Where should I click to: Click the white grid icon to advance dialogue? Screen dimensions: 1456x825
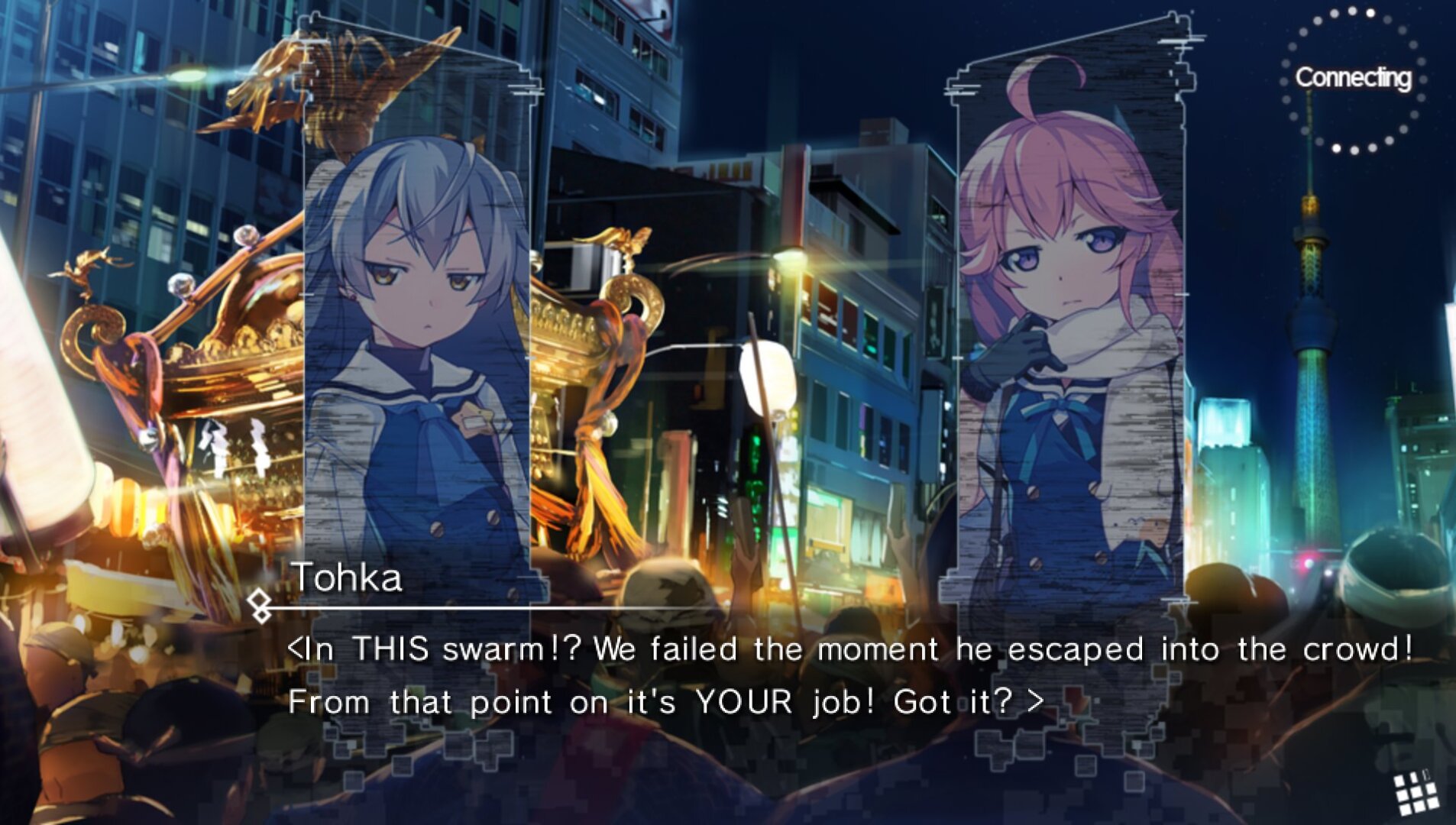click(x=1415, y=793)
